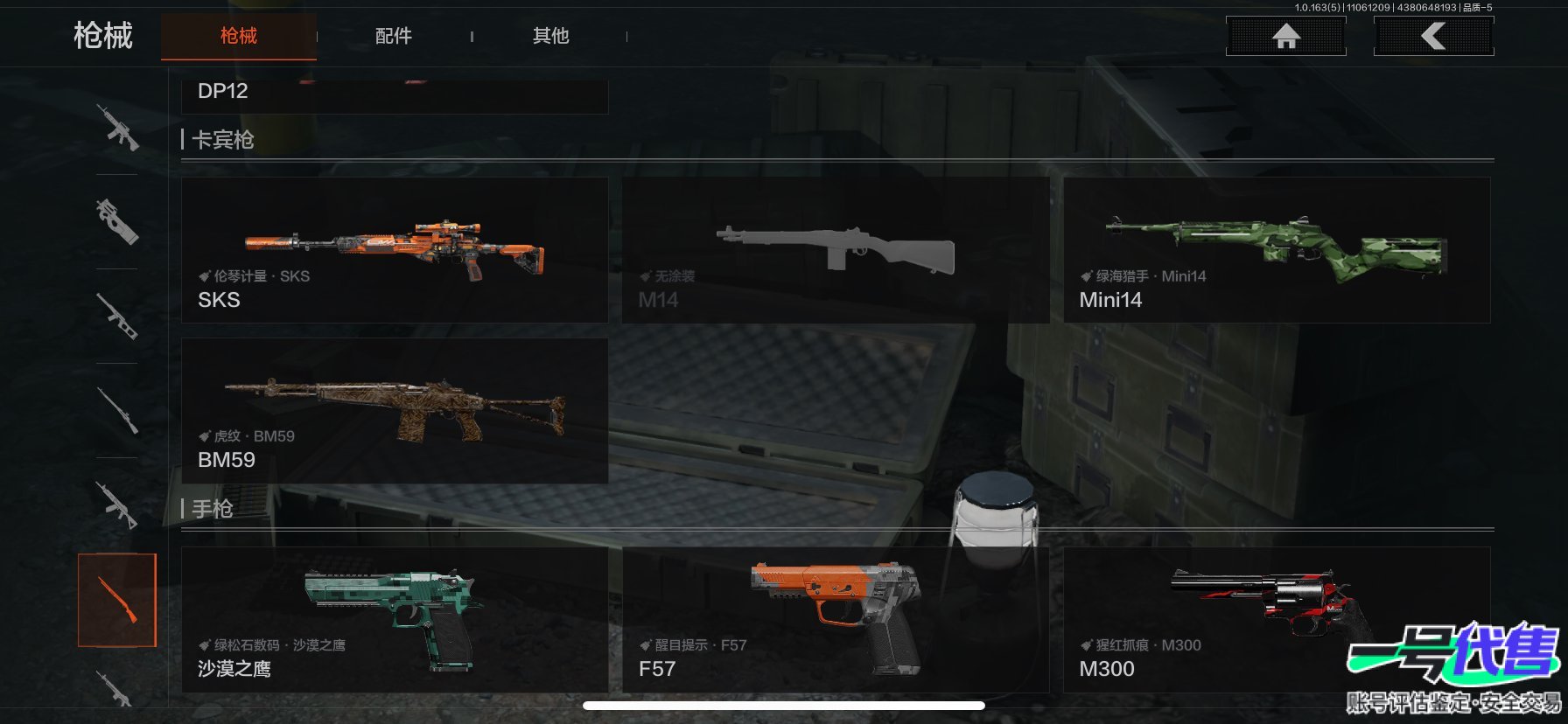
Task: Select the DP12 weapon entry
Action: click(394, 94)
